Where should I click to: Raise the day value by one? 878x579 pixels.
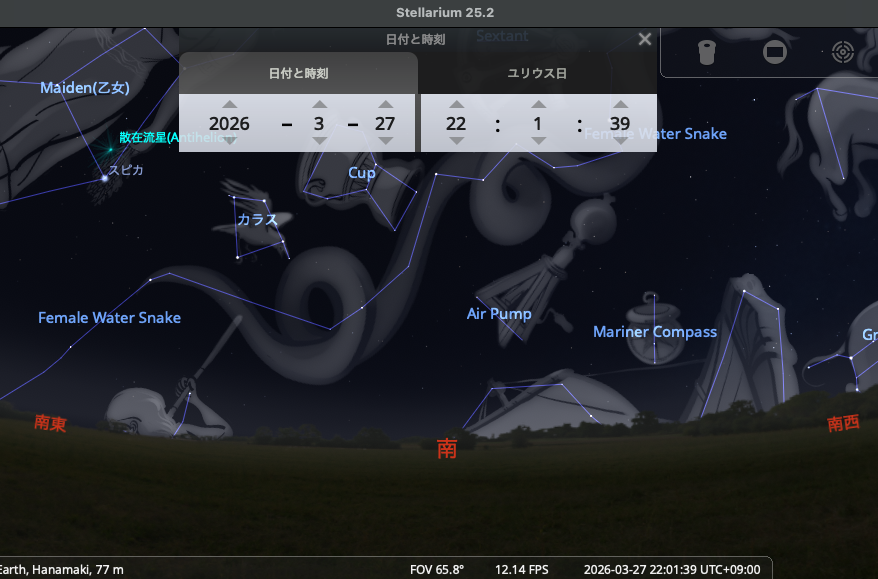coord(385,104)
